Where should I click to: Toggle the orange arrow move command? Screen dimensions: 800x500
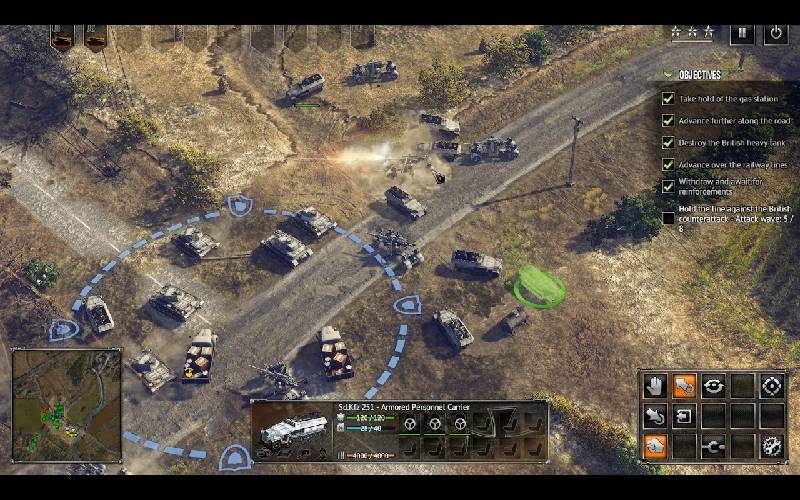684,385
